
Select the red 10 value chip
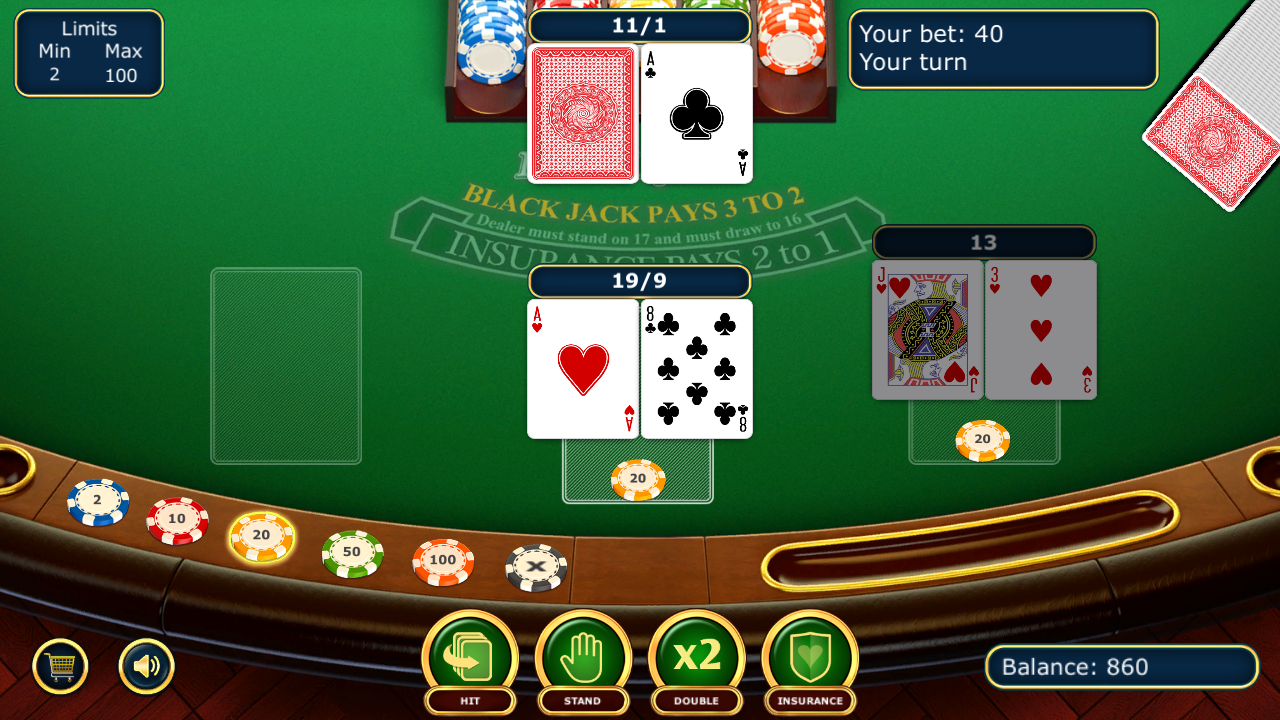coord(179,518)
